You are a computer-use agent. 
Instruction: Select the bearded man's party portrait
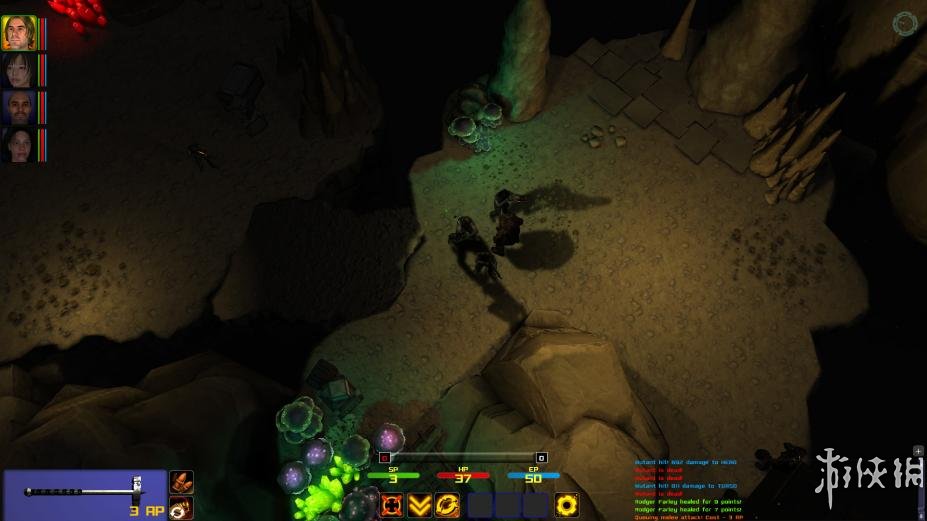point(19,106)
